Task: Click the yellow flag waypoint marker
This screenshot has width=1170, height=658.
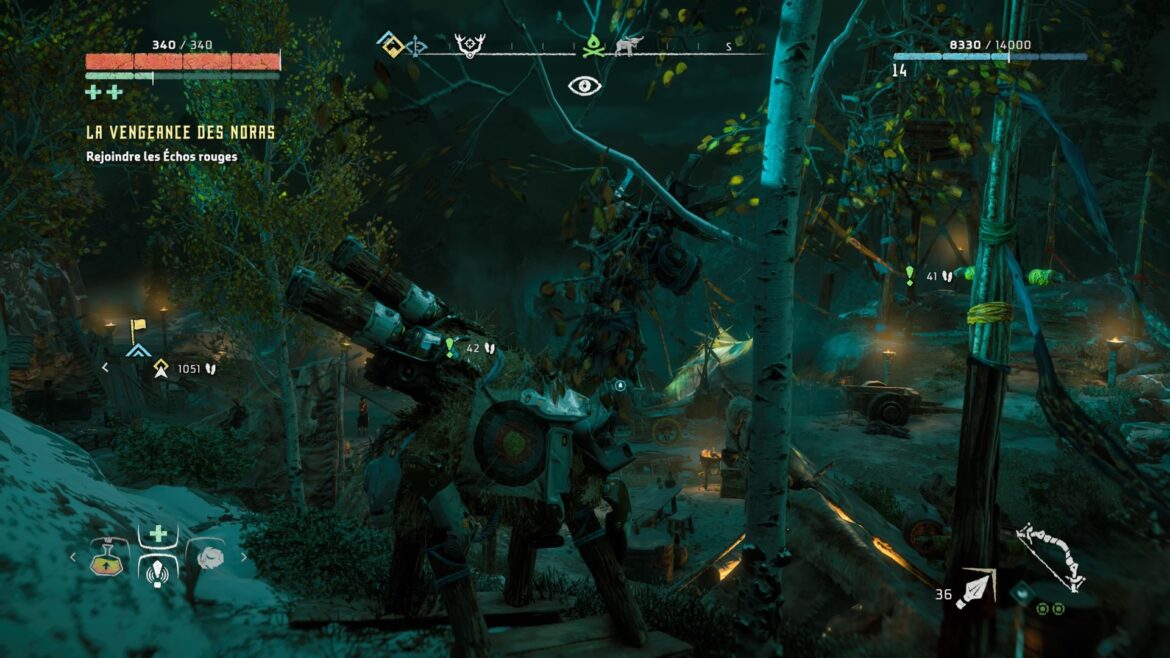Action: (138, 328)
